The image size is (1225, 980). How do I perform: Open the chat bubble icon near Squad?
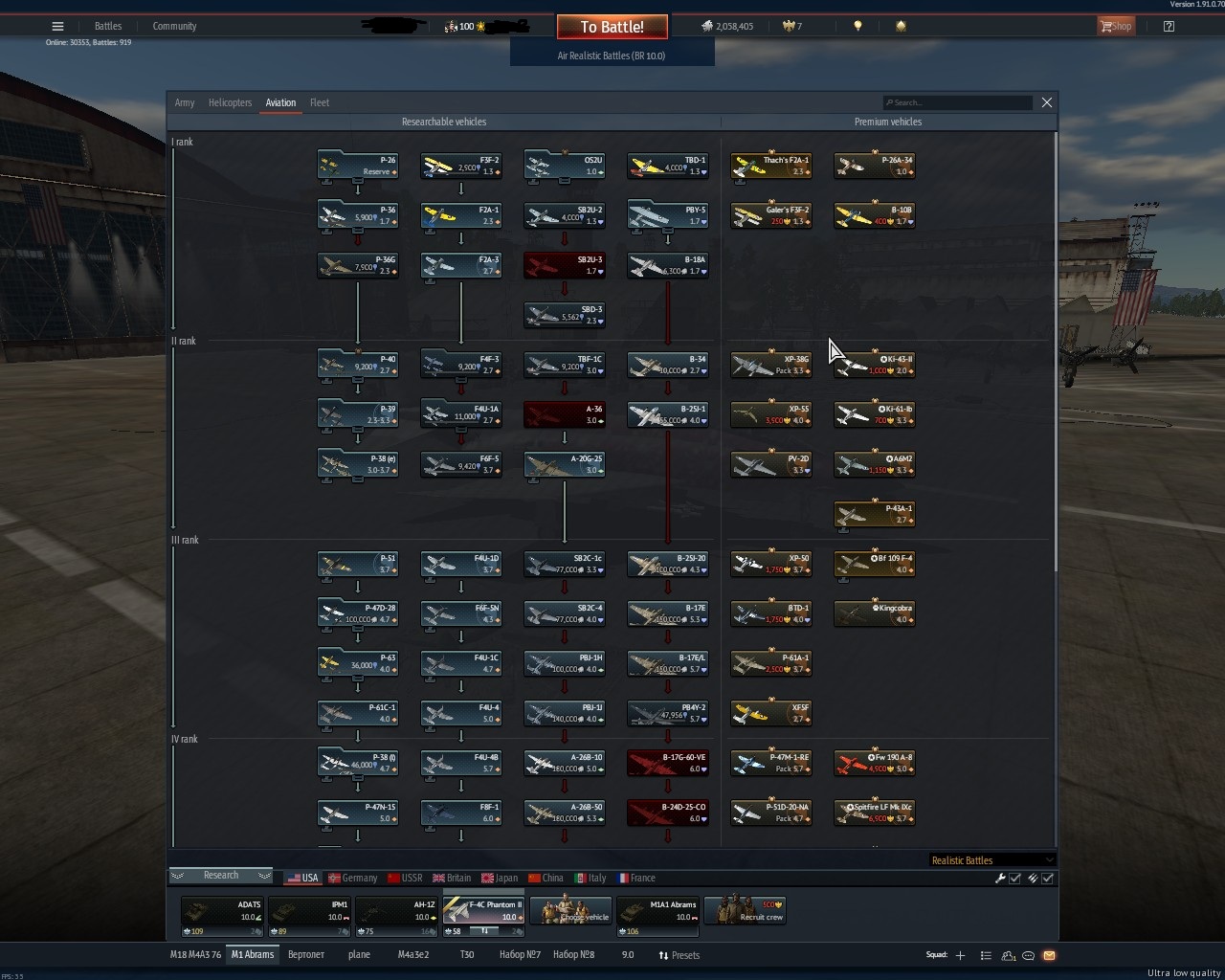coord(1028,954)
